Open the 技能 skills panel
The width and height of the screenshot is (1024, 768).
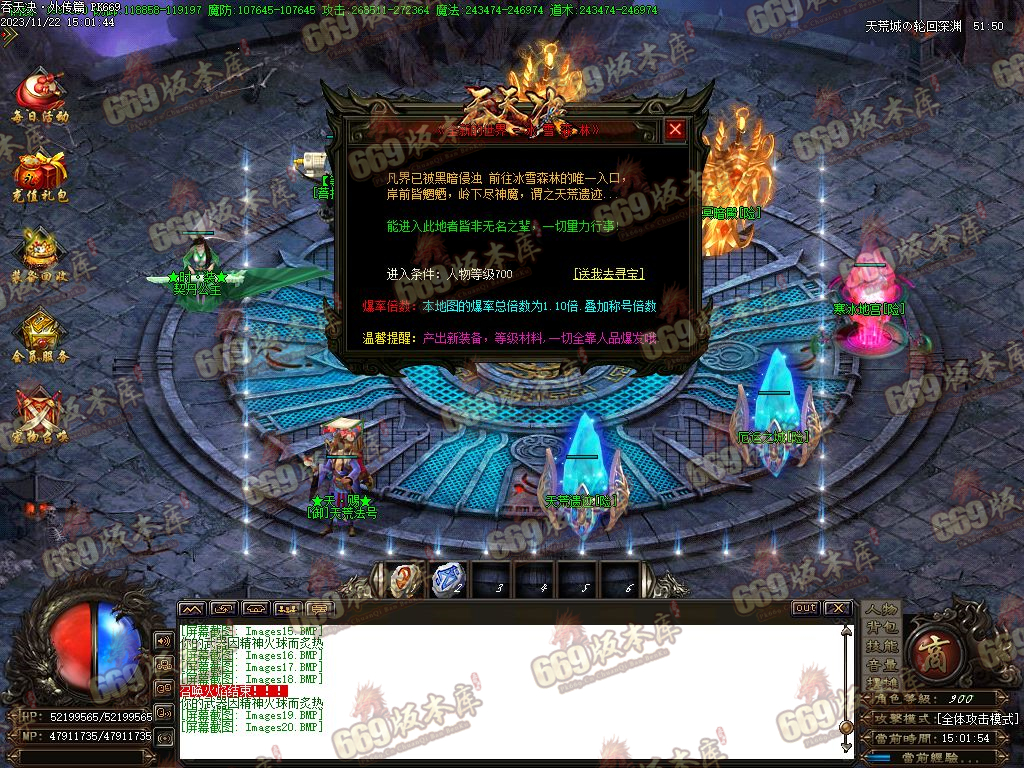coord(882,646)
